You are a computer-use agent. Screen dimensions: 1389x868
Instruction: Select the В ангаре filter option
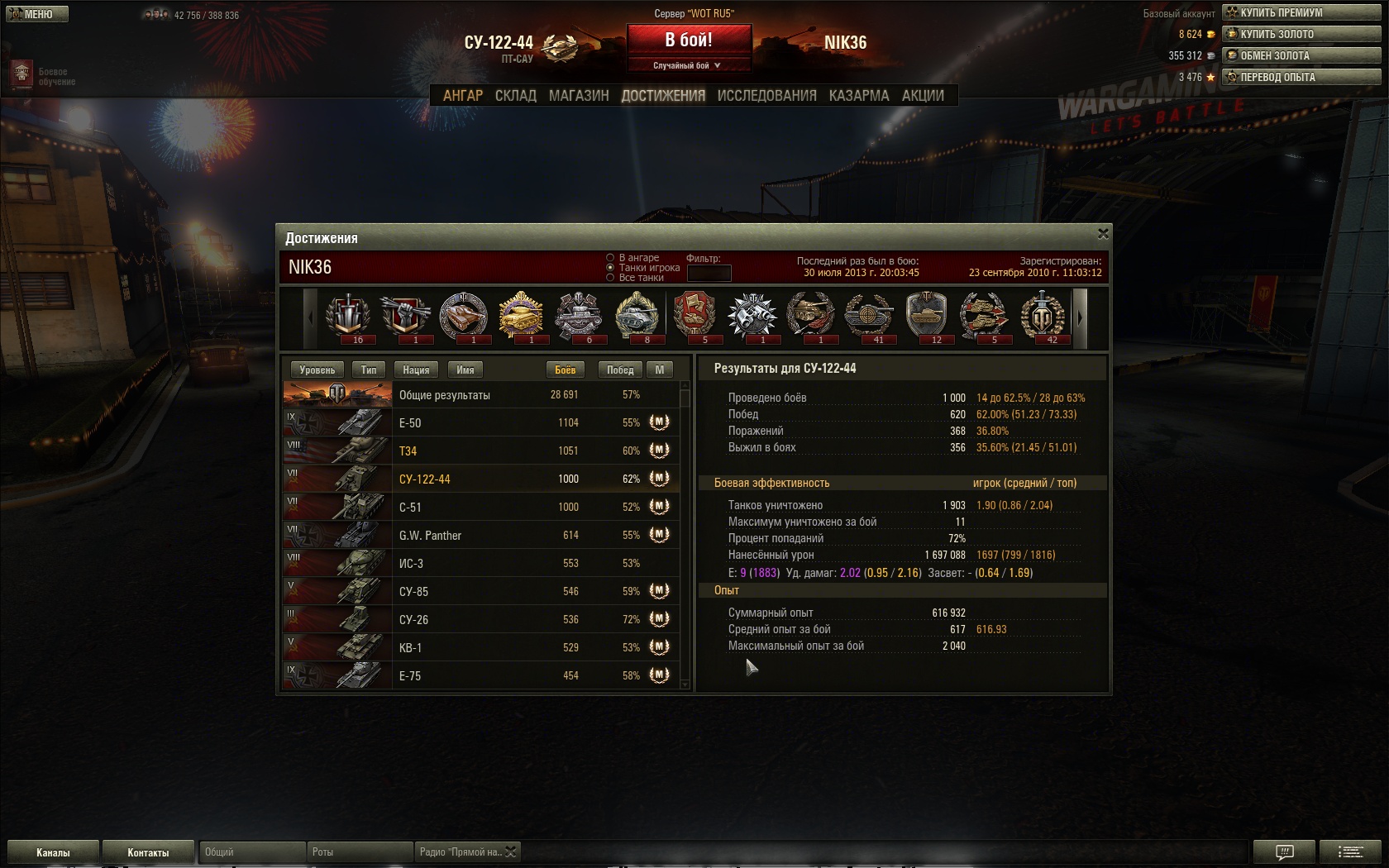click(x=611, y=258)
